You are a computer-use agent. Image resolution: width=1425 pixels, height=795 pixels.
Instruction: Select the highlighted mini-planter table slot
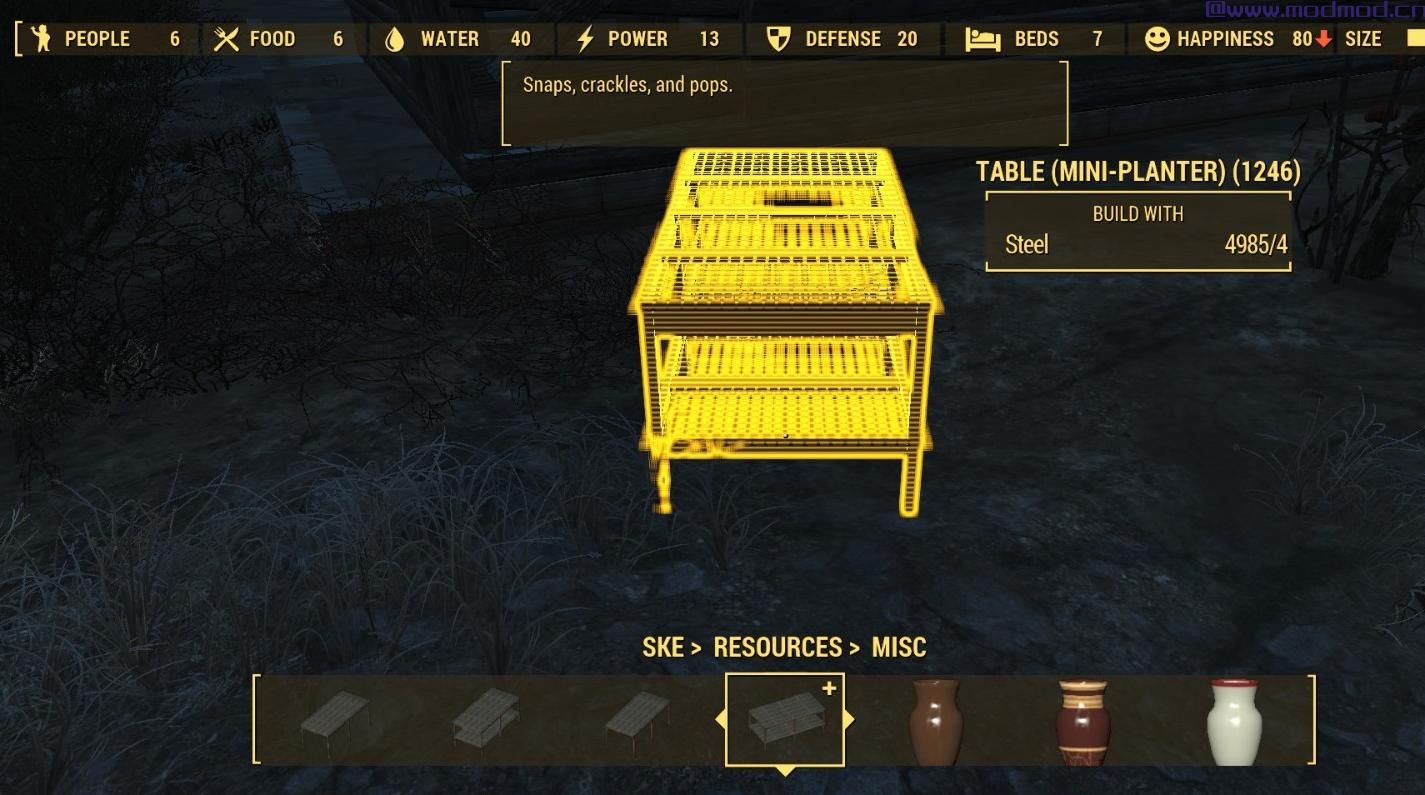tap(785, 720)
